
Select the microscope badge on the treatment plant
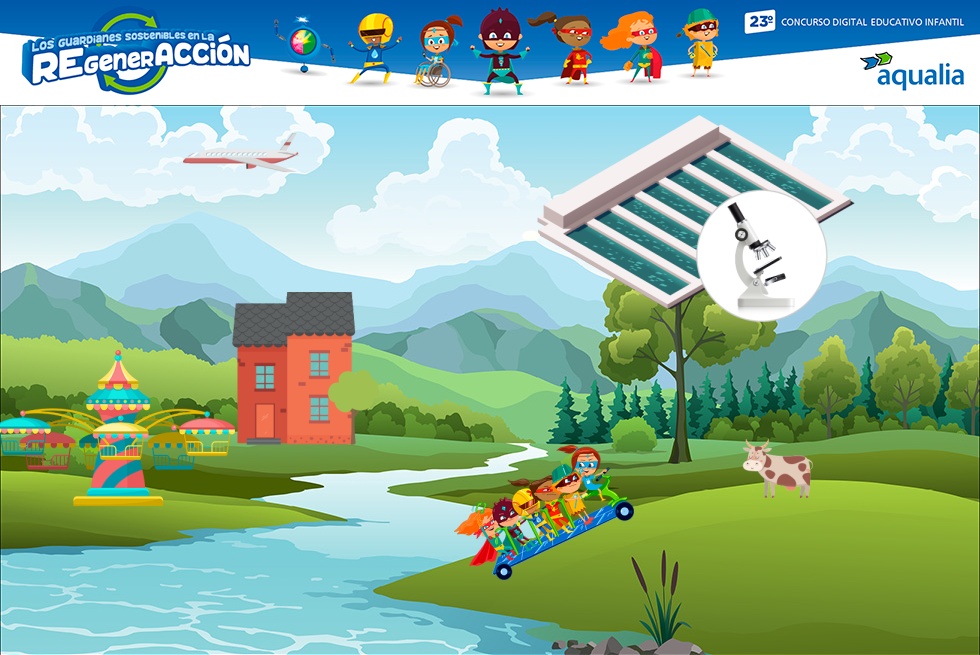click(761, 254)
